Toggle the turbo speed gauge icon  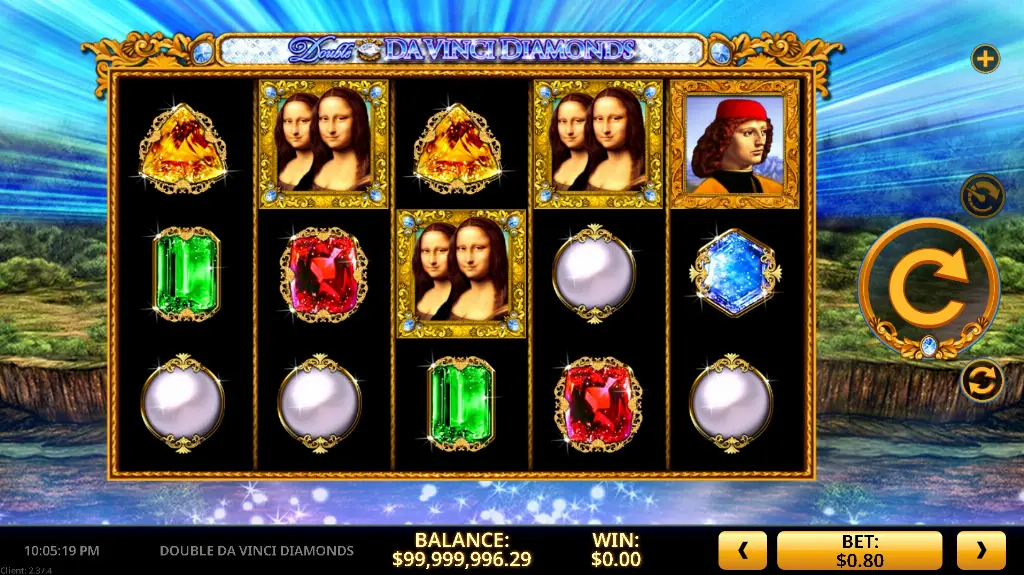click(x=982, y=195)
